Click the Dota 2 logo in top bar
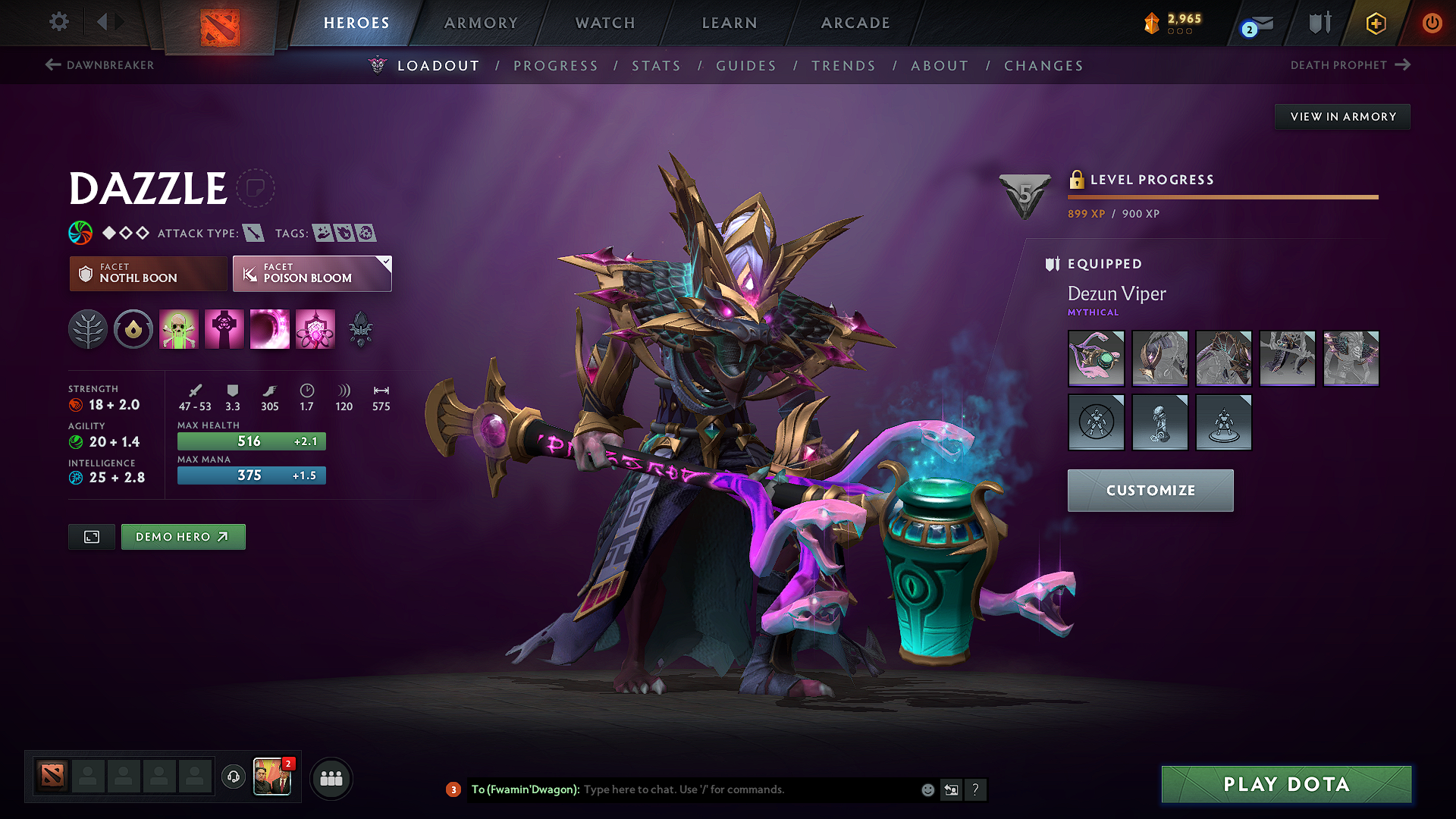The height and width of the screenshot is (819, 1456). (x=221, y=23)
